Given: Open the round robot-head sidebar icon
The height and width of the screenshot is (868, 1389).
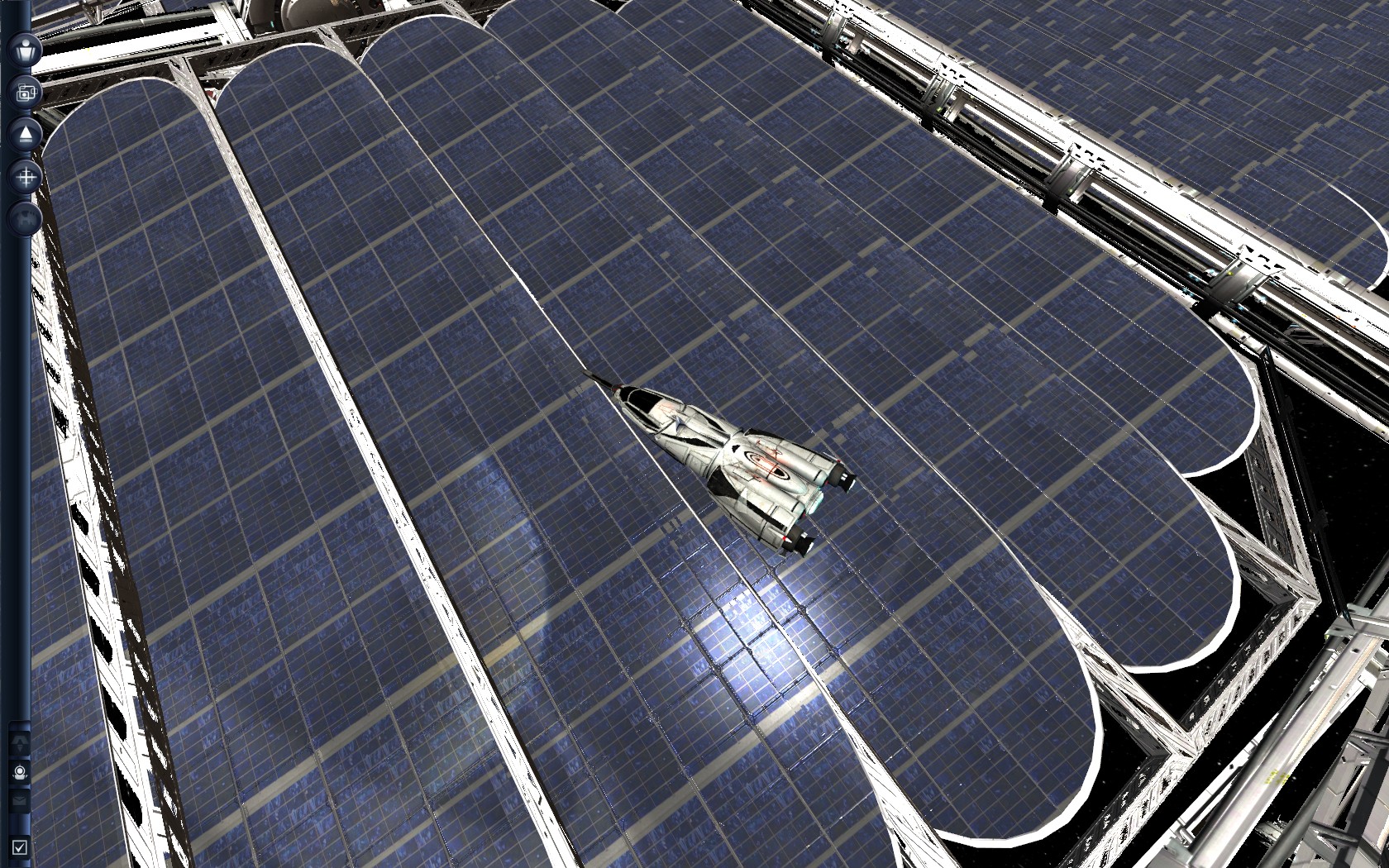Looking at the screenshot, I should [20, 773].
